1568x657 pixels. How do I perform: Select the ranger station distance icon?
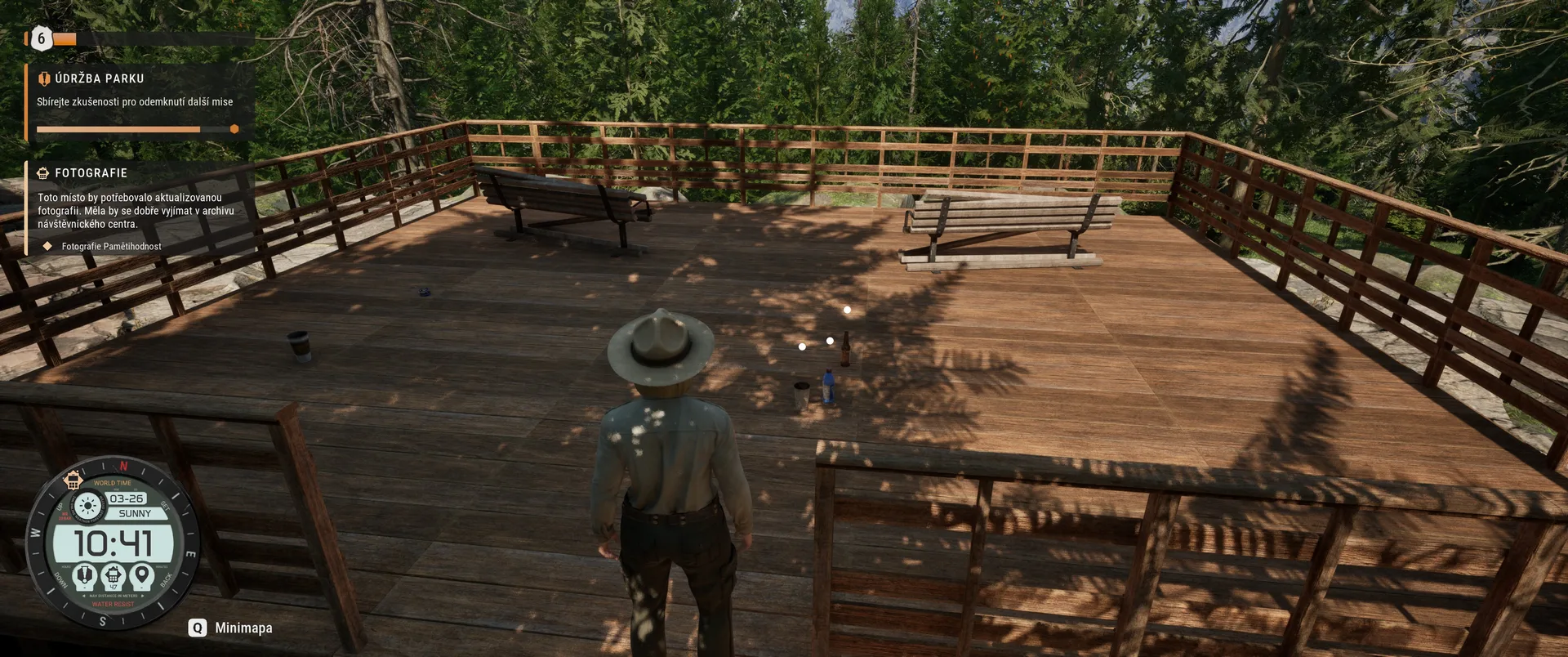tap(114, 576)
